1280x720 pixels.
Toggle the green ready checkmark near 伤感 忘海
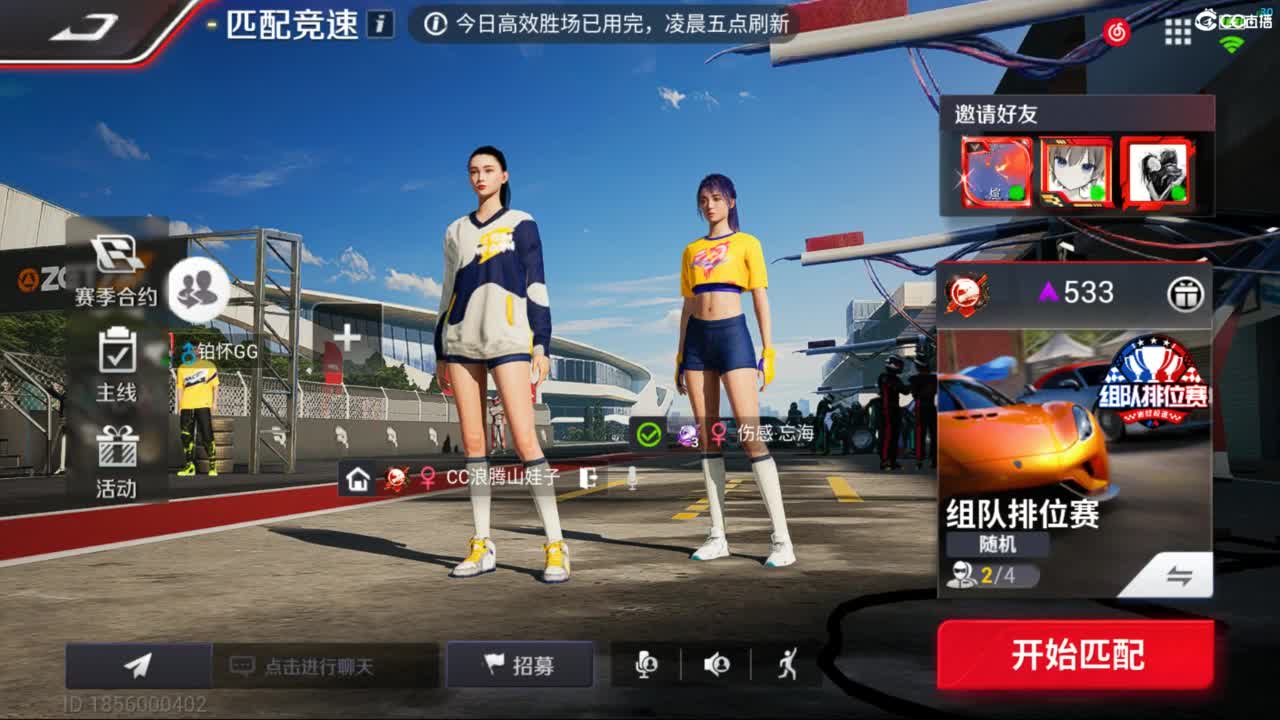click(650, 434)
